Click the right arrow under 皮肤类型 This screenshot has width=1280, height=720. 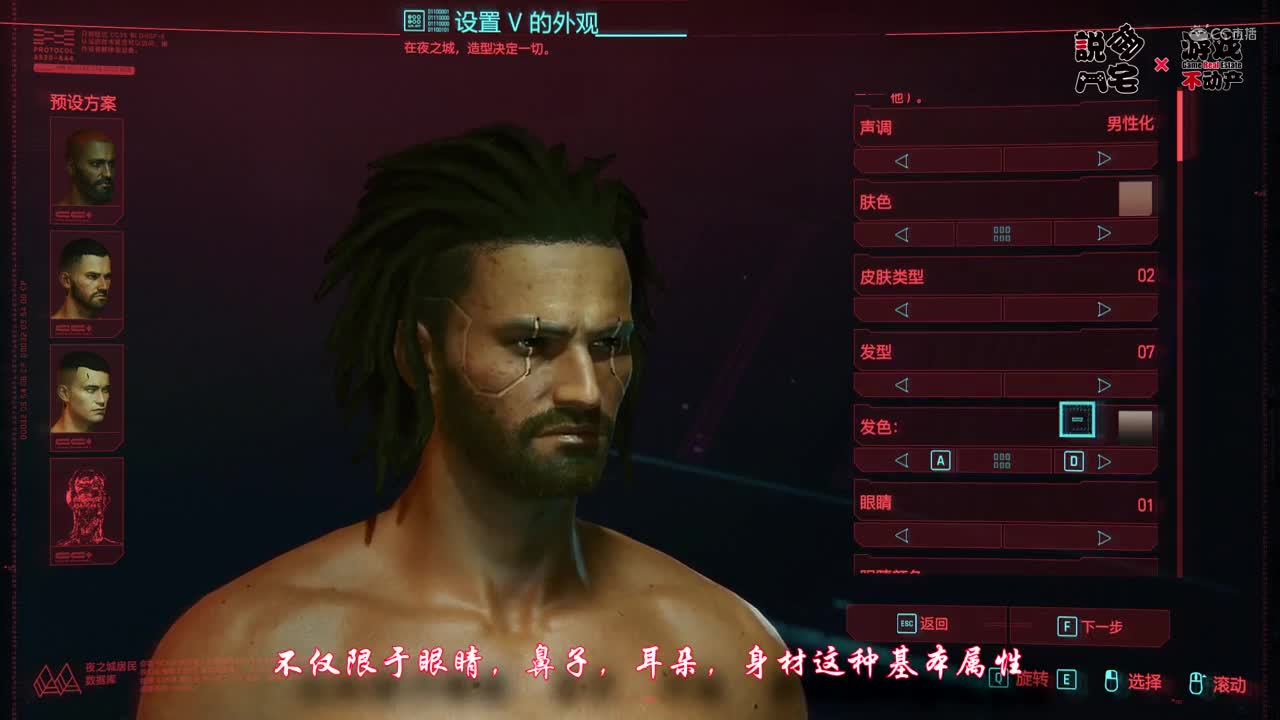[x=1105, y=308]
